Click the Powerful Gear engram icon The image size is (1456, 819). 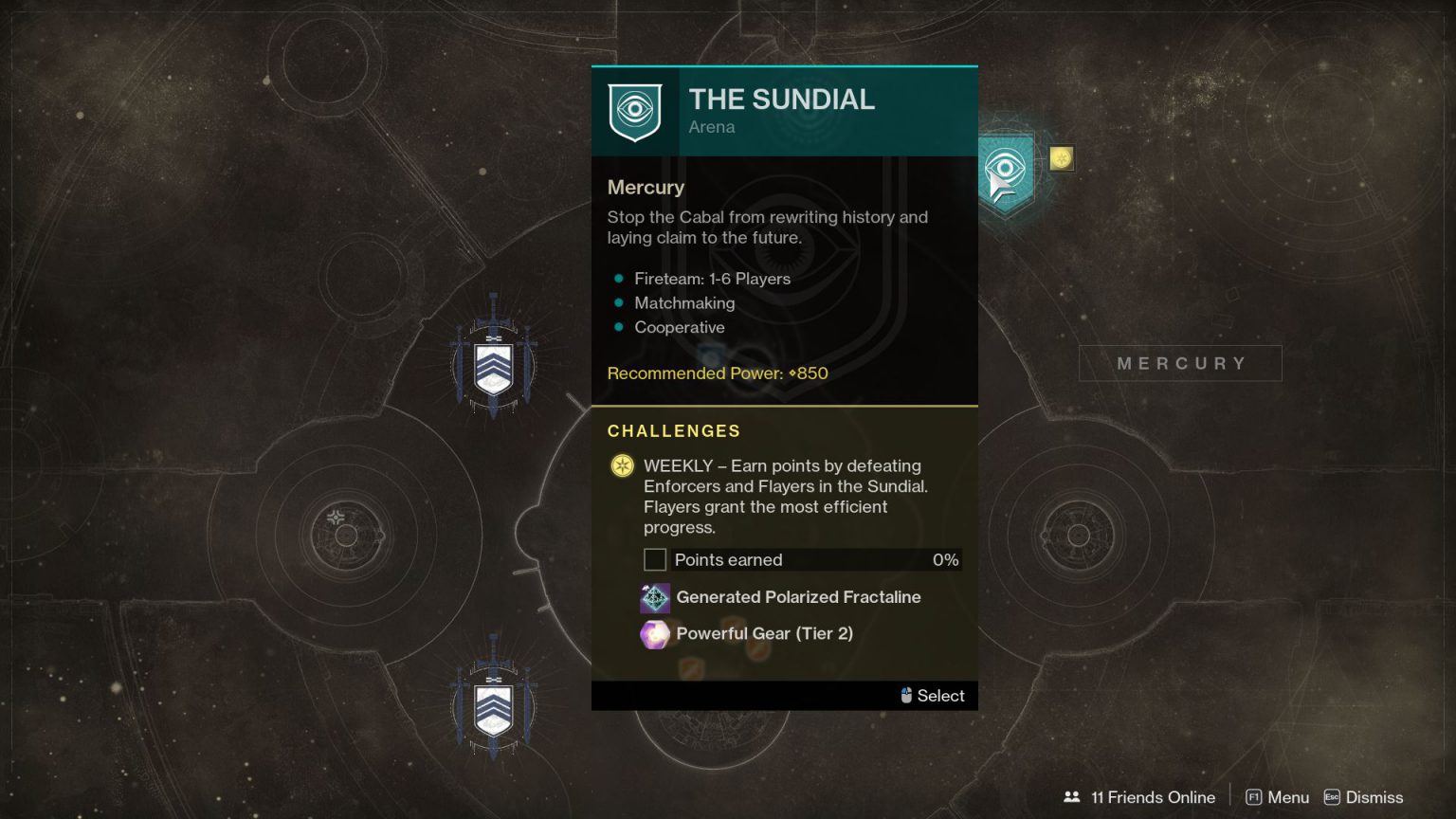654,634
